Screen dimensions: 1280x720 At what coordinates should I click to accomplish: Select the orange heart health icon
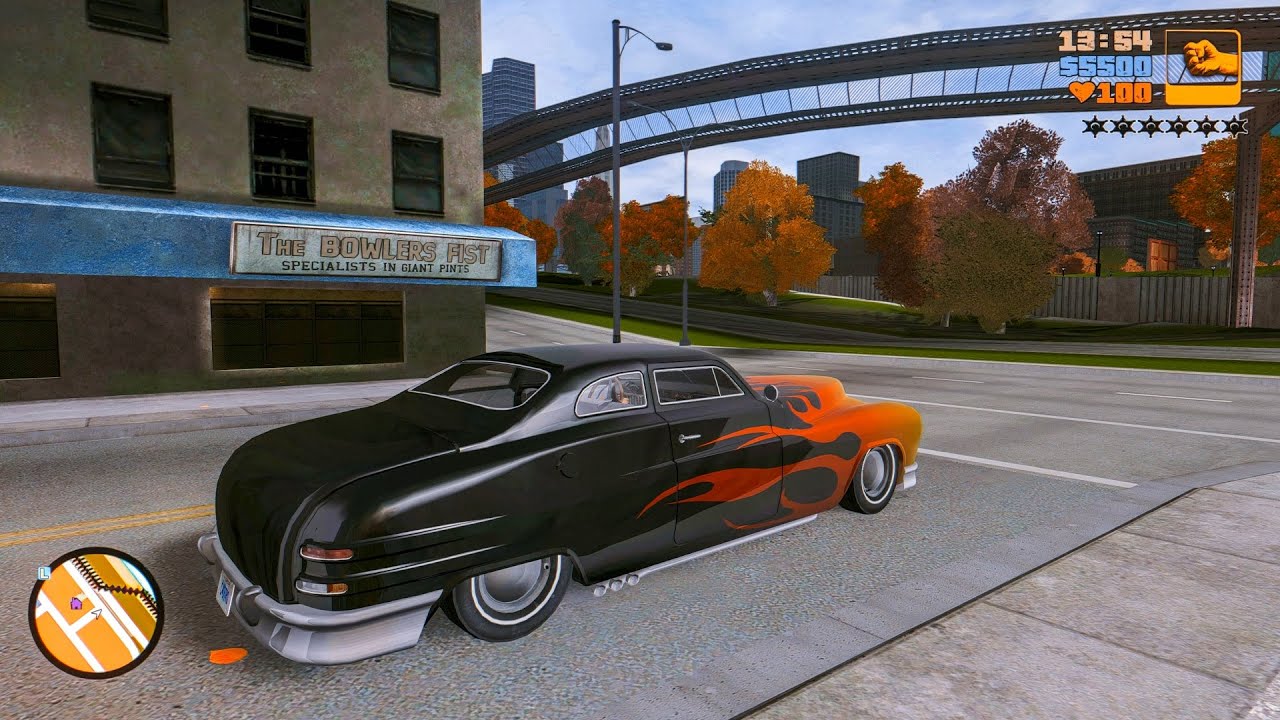[1083, 93]
